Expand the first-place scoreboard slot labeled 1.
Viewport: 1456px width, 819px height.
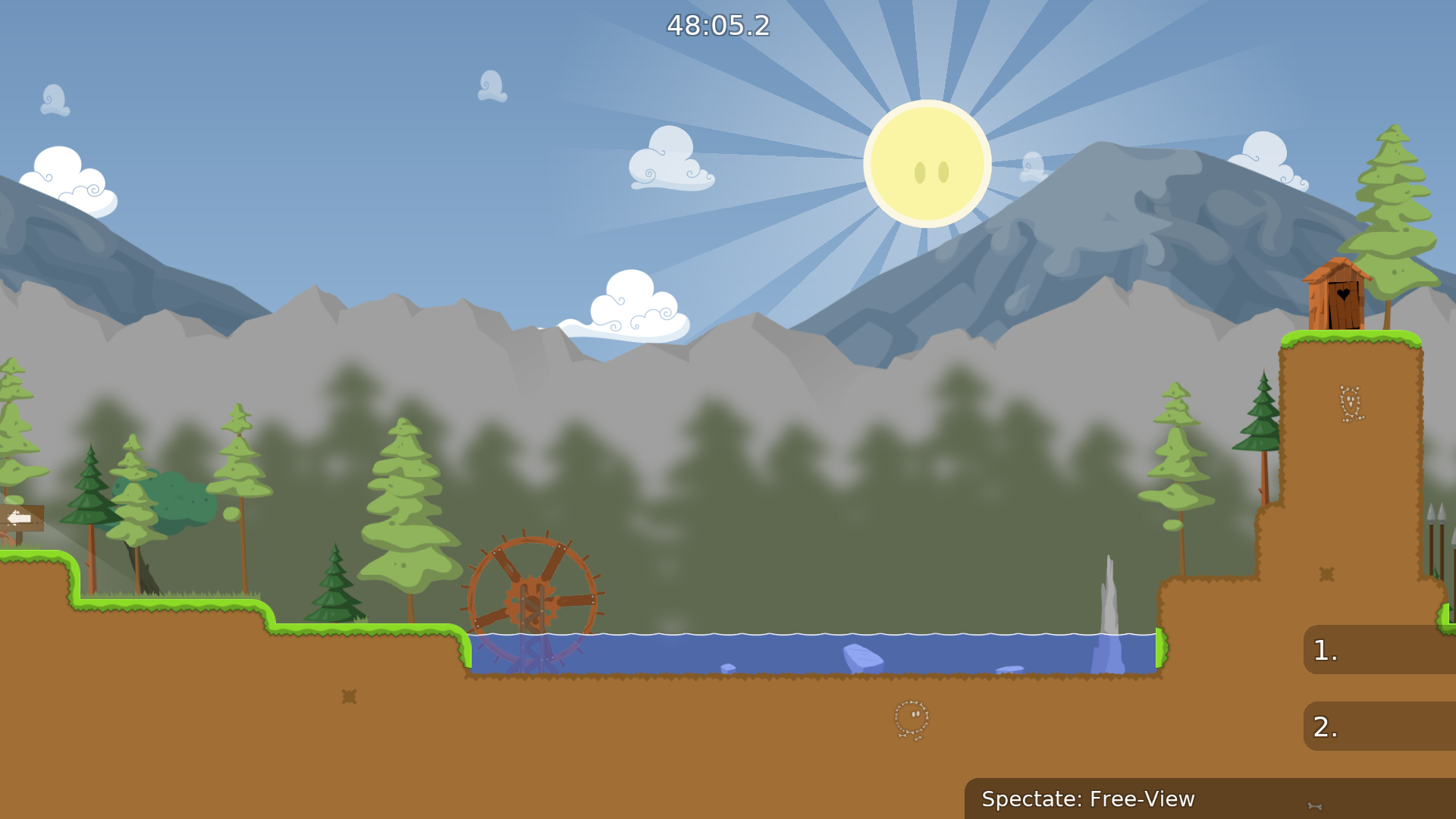(x=1380, y=649)
